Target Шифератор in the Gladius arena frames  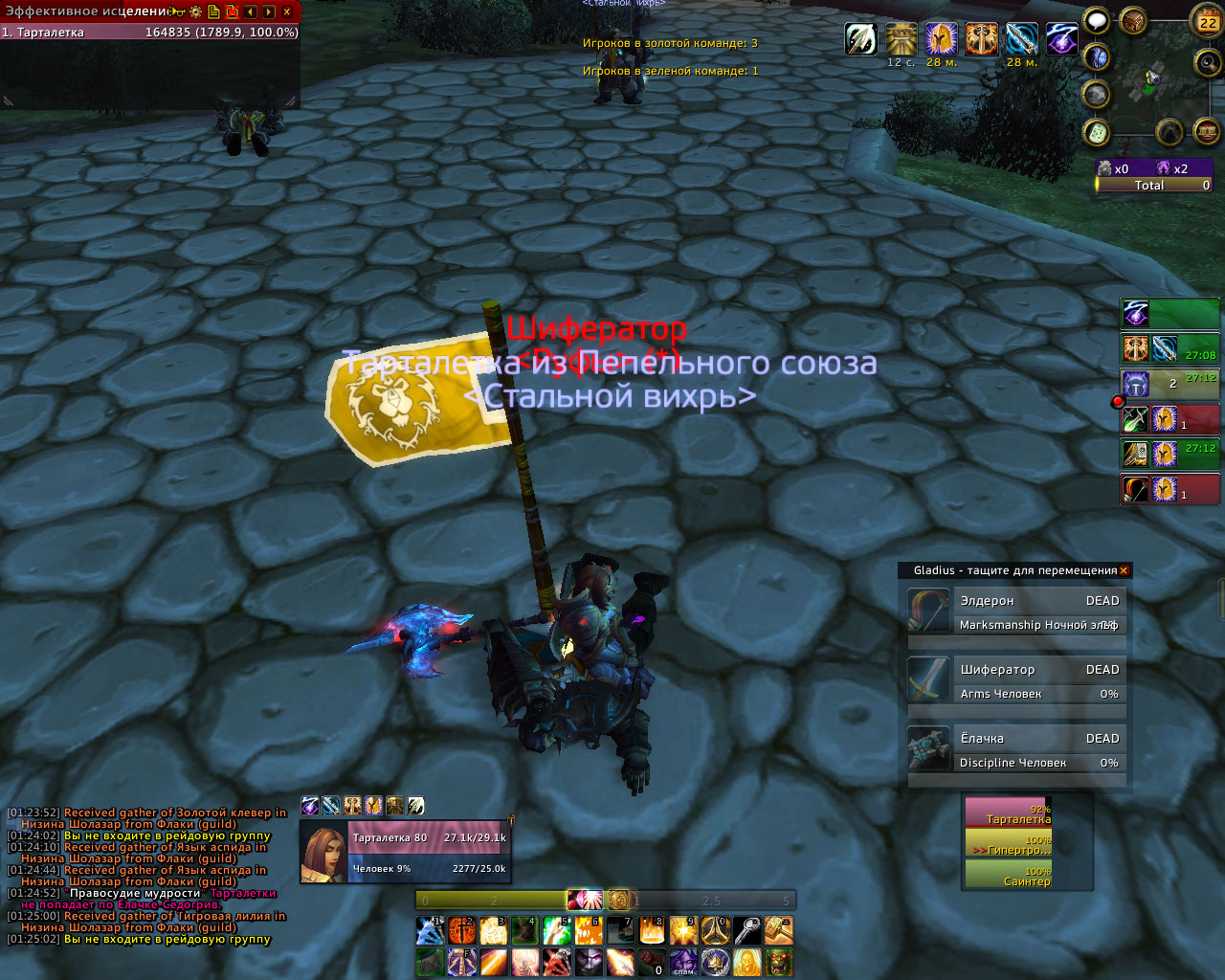click(x=1015, y=680)
